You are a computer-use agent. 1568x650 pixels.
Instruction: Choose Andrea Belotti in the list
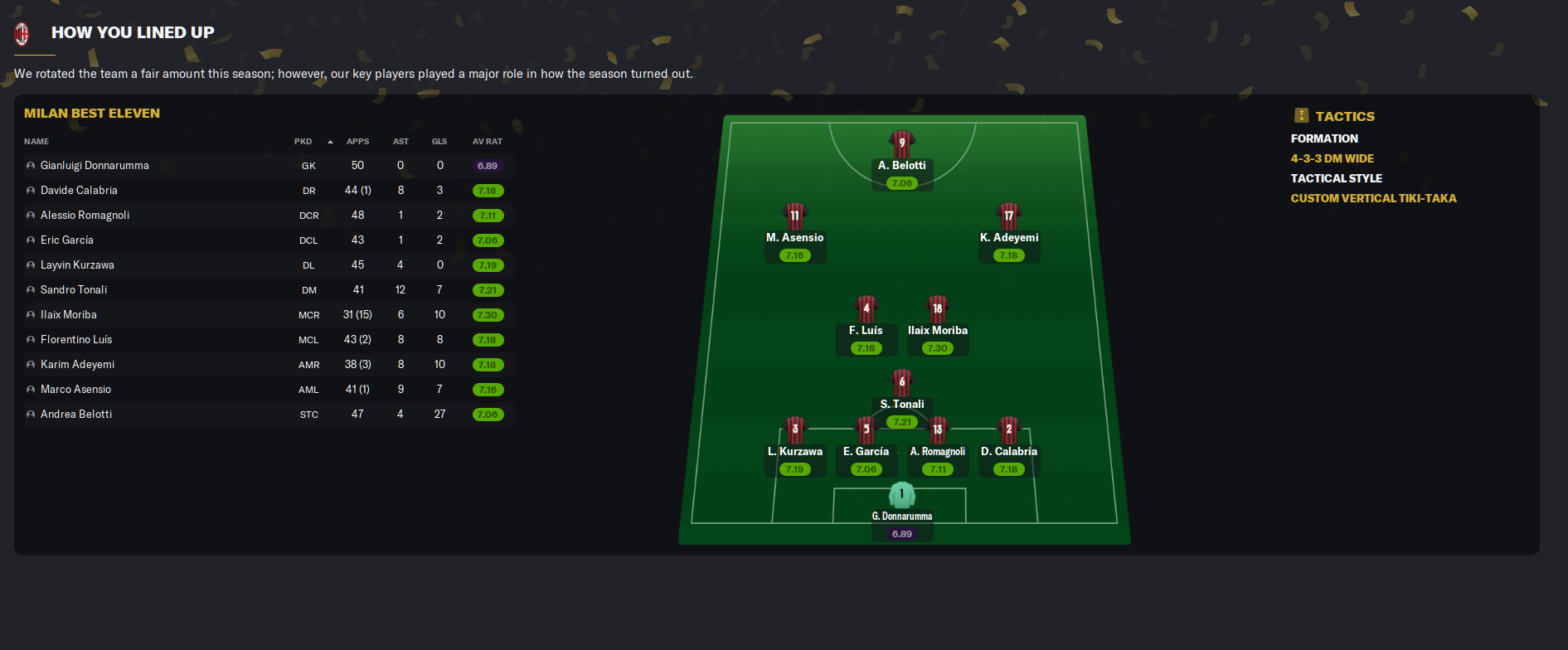pyautogui.click(x=76, y=415)
